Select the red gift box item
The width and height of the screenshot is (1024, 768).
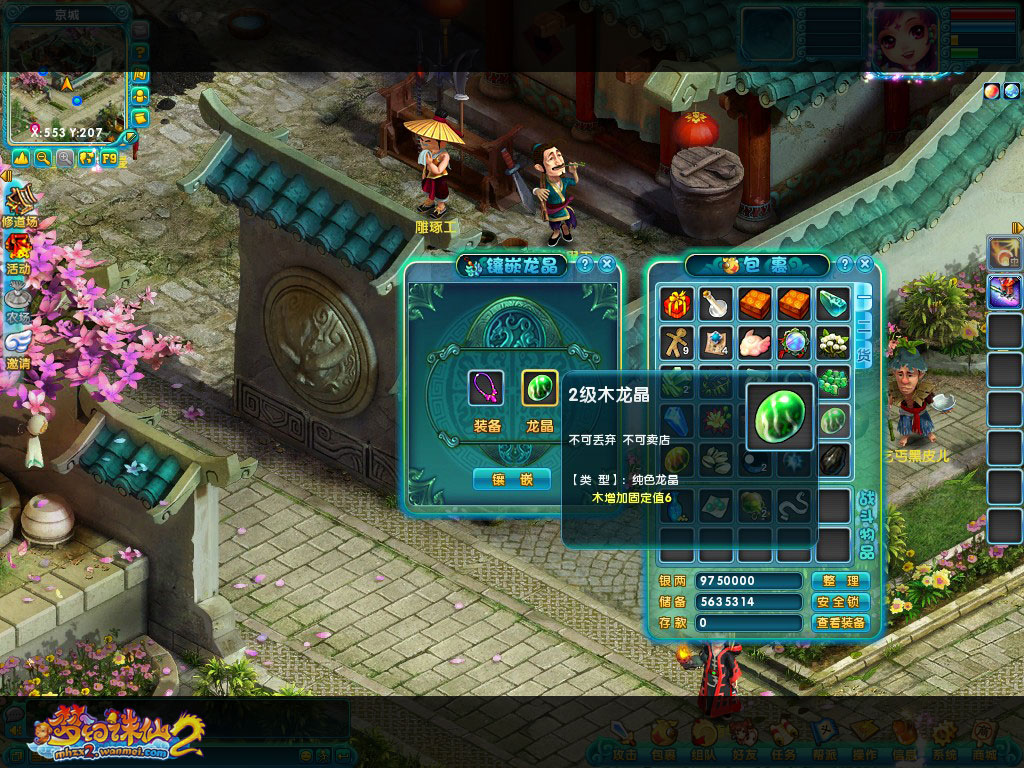[x=678, y=303]
